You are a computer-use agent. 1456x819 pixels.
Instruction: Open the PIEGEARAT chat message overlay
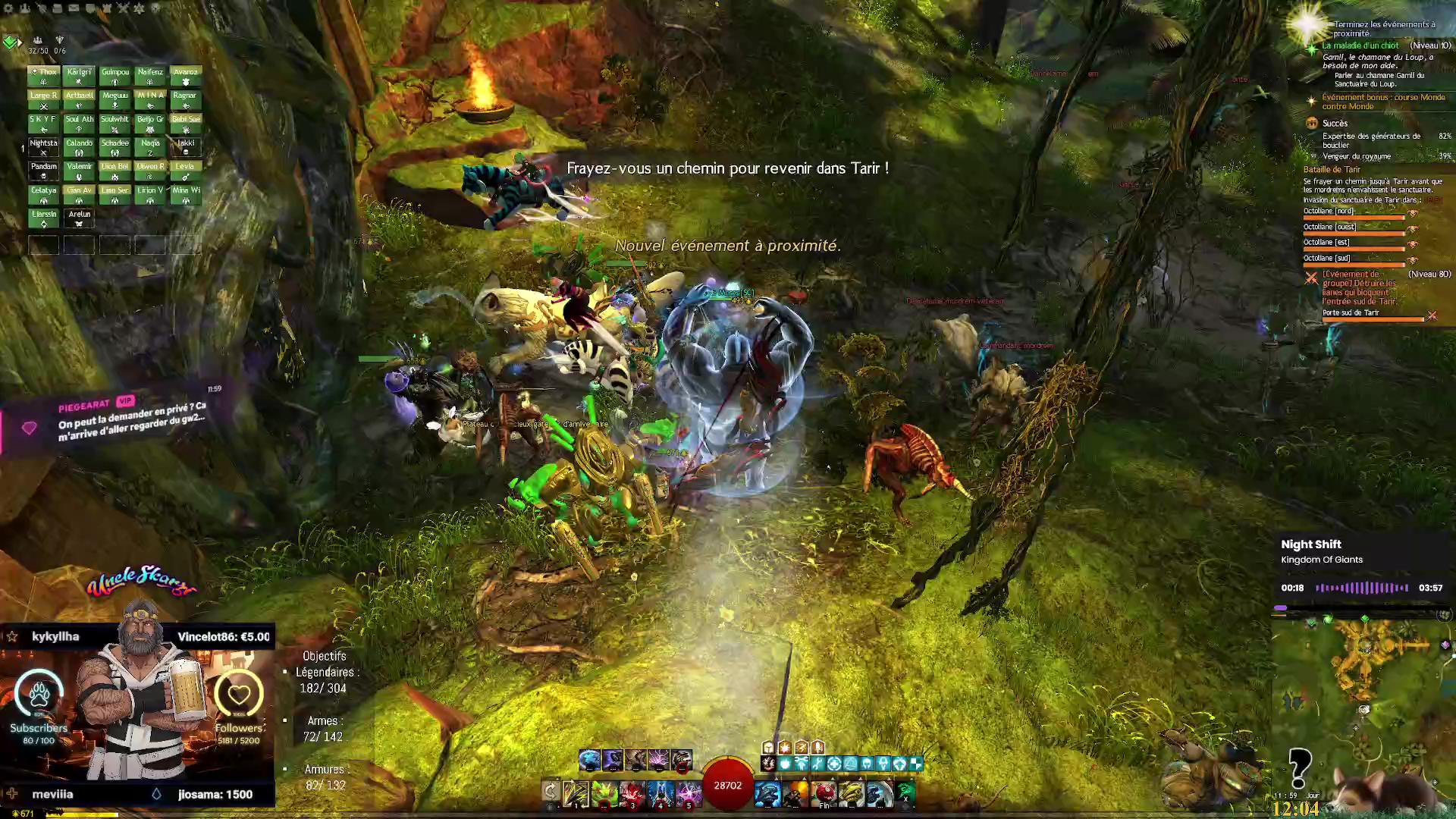[129, 419]
